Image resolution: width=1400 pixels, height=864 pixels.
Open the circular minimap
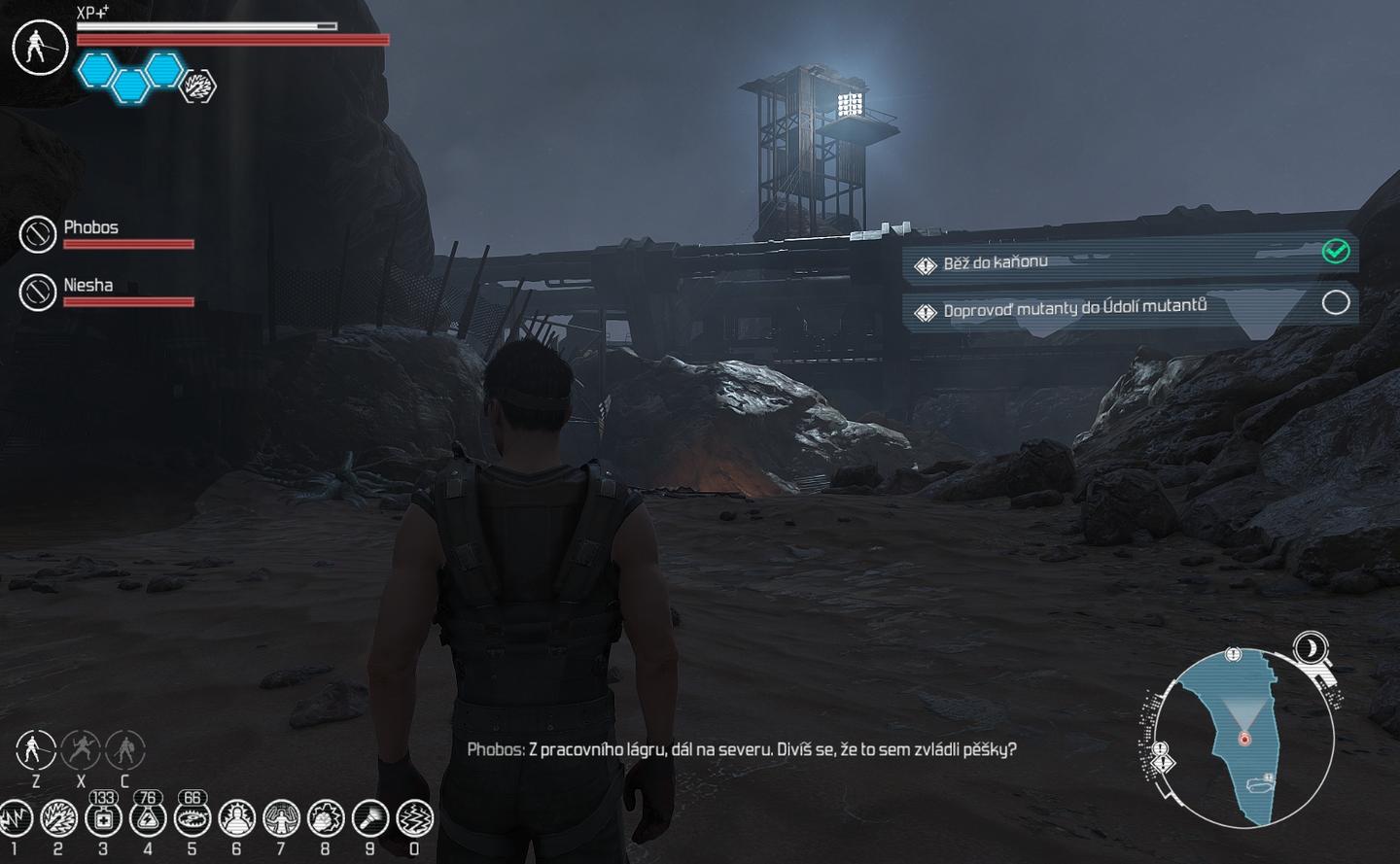(1243, 739)
